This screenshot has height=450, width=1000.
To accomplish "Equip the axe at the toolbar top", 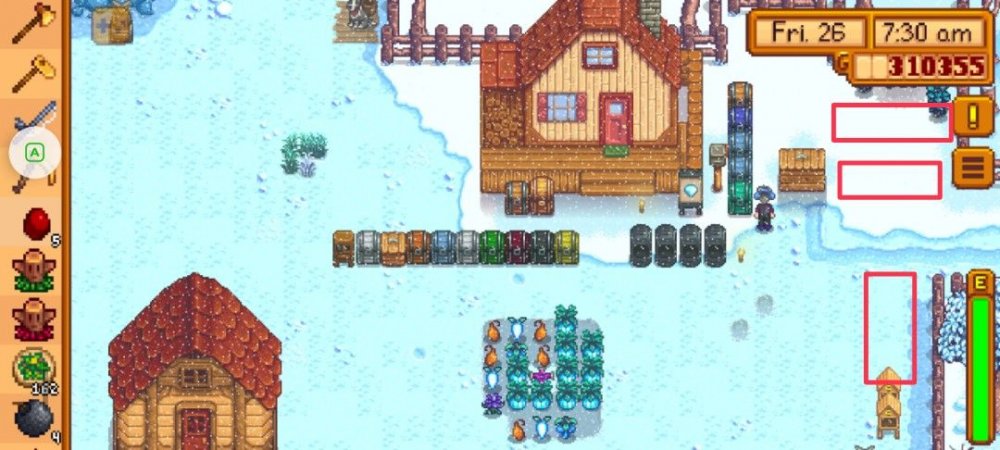I will [34, 20].
